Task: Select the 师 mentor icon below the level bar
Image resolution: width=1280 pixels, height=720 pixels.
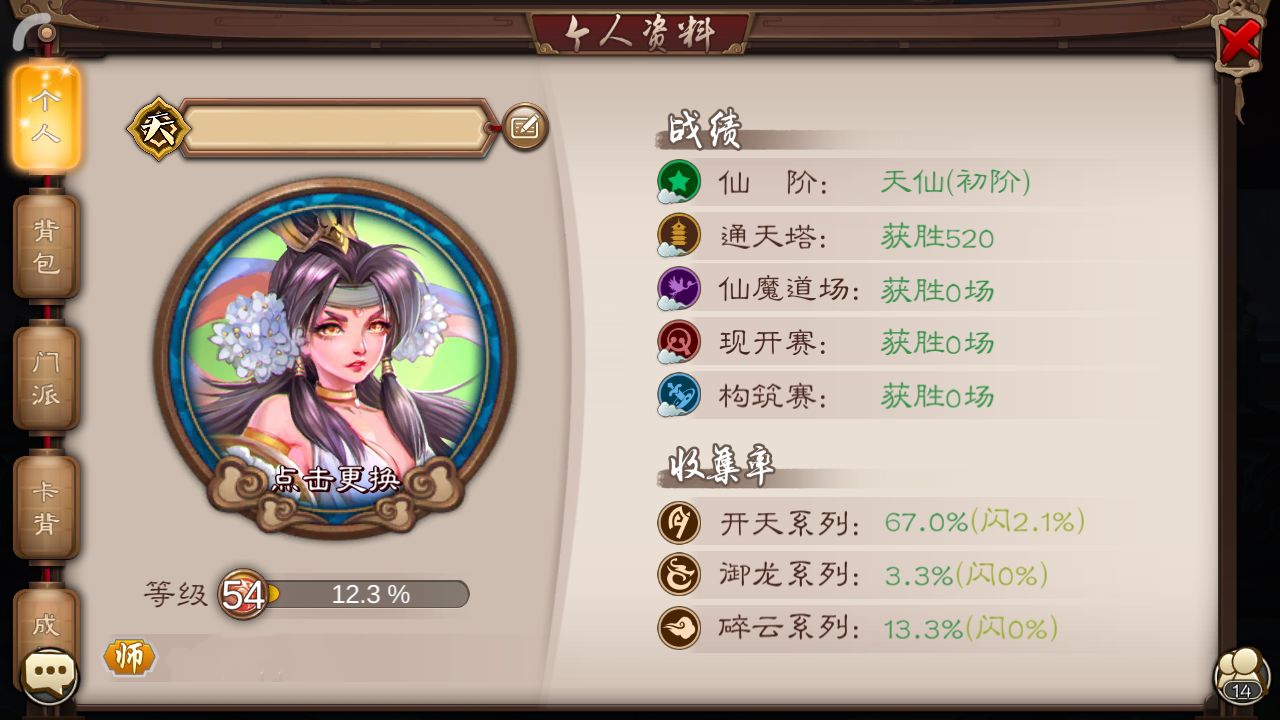Action: (128, 658)
